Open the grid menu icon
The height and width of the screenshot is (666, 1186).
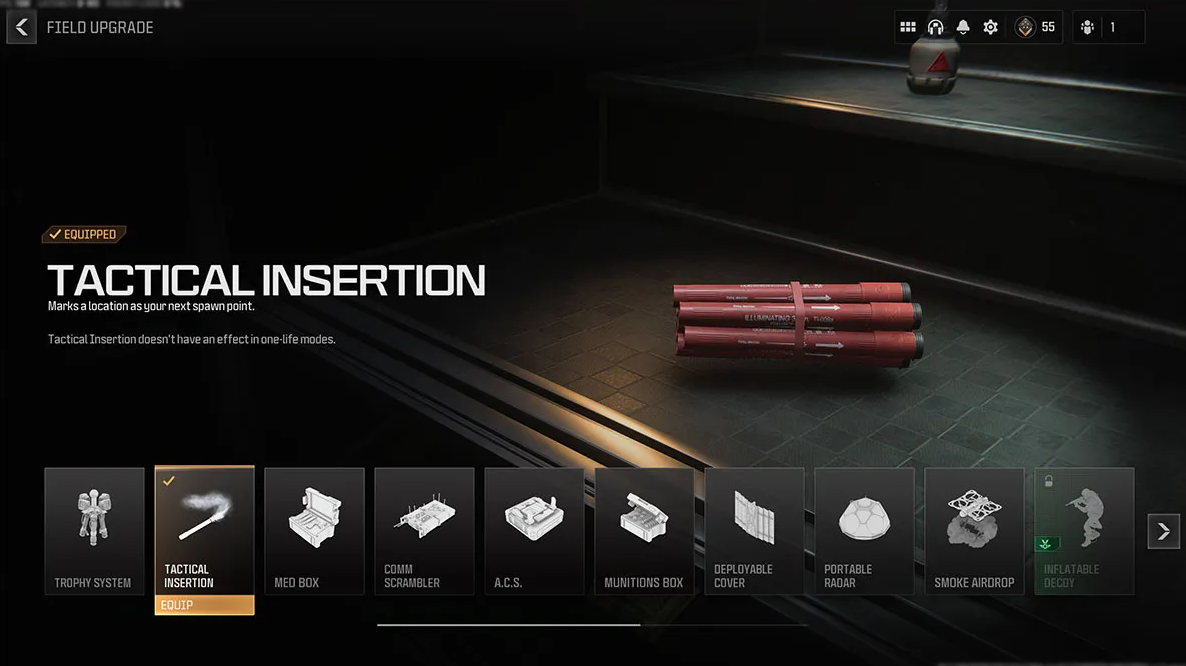tap(908, 28)
